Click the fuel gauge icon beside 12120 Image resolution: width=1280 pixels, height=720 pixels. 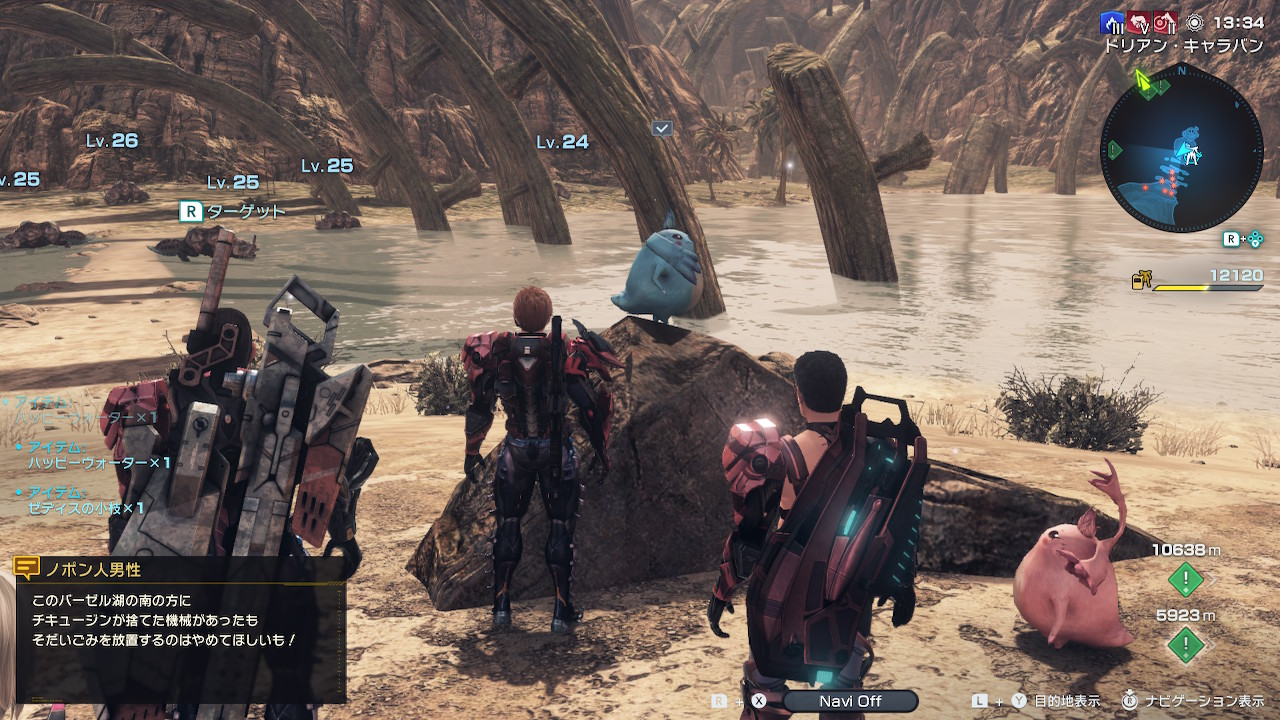click(x=1140, y=281)
